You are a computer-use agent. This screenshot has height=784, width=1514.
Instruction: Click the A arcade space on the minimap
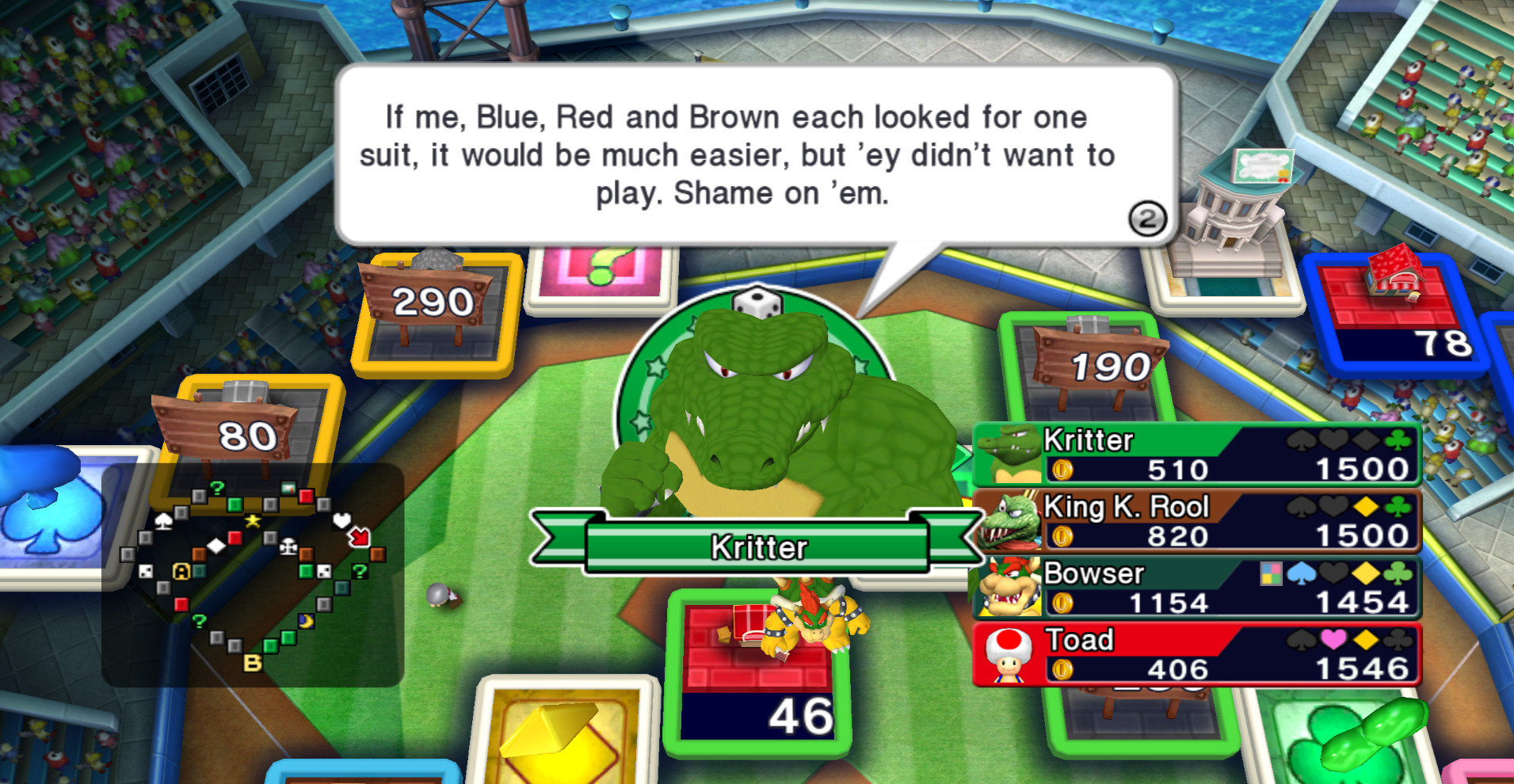pyautogui.click(x=180, y=572)
